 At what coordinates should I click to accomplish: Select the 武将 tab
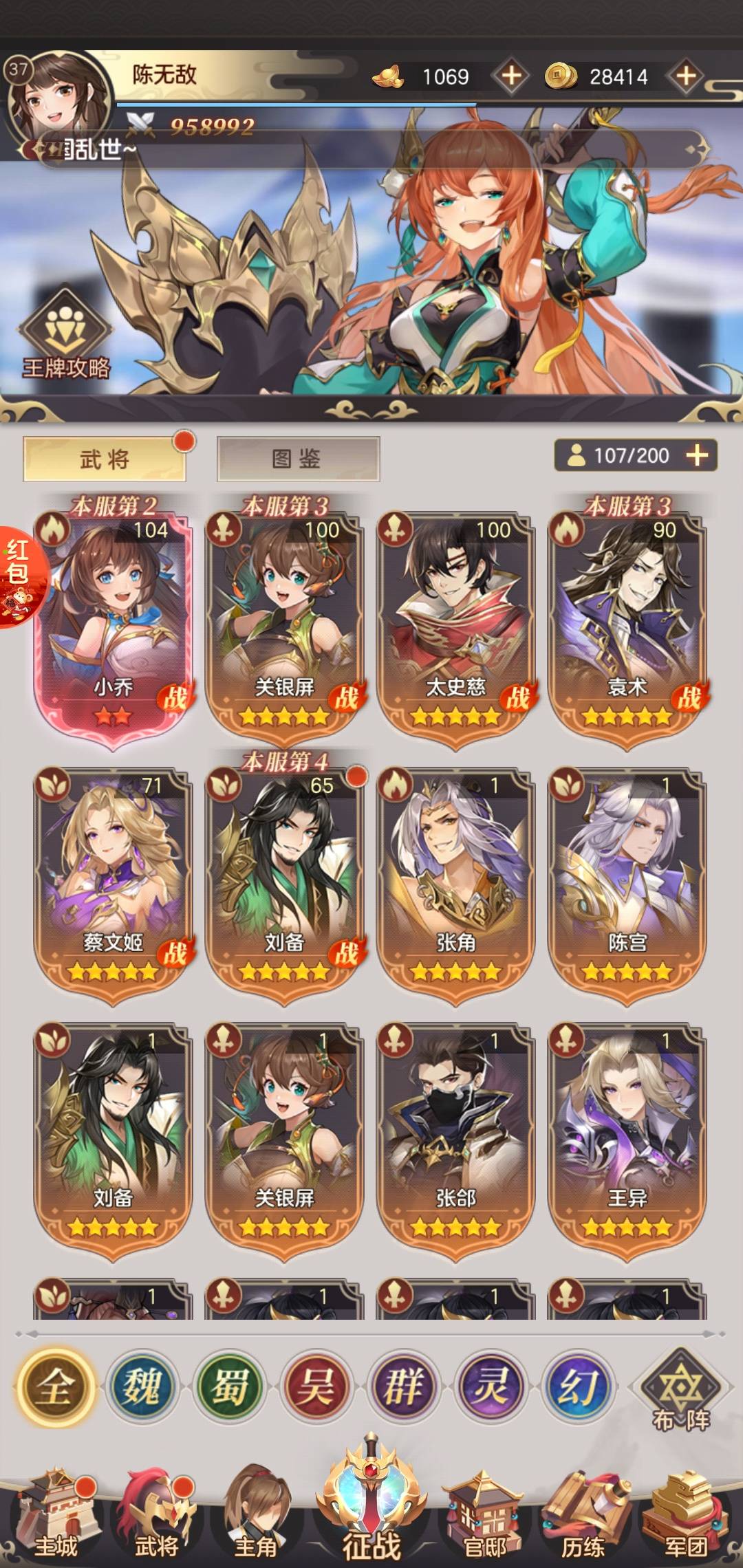coord(105,459)
